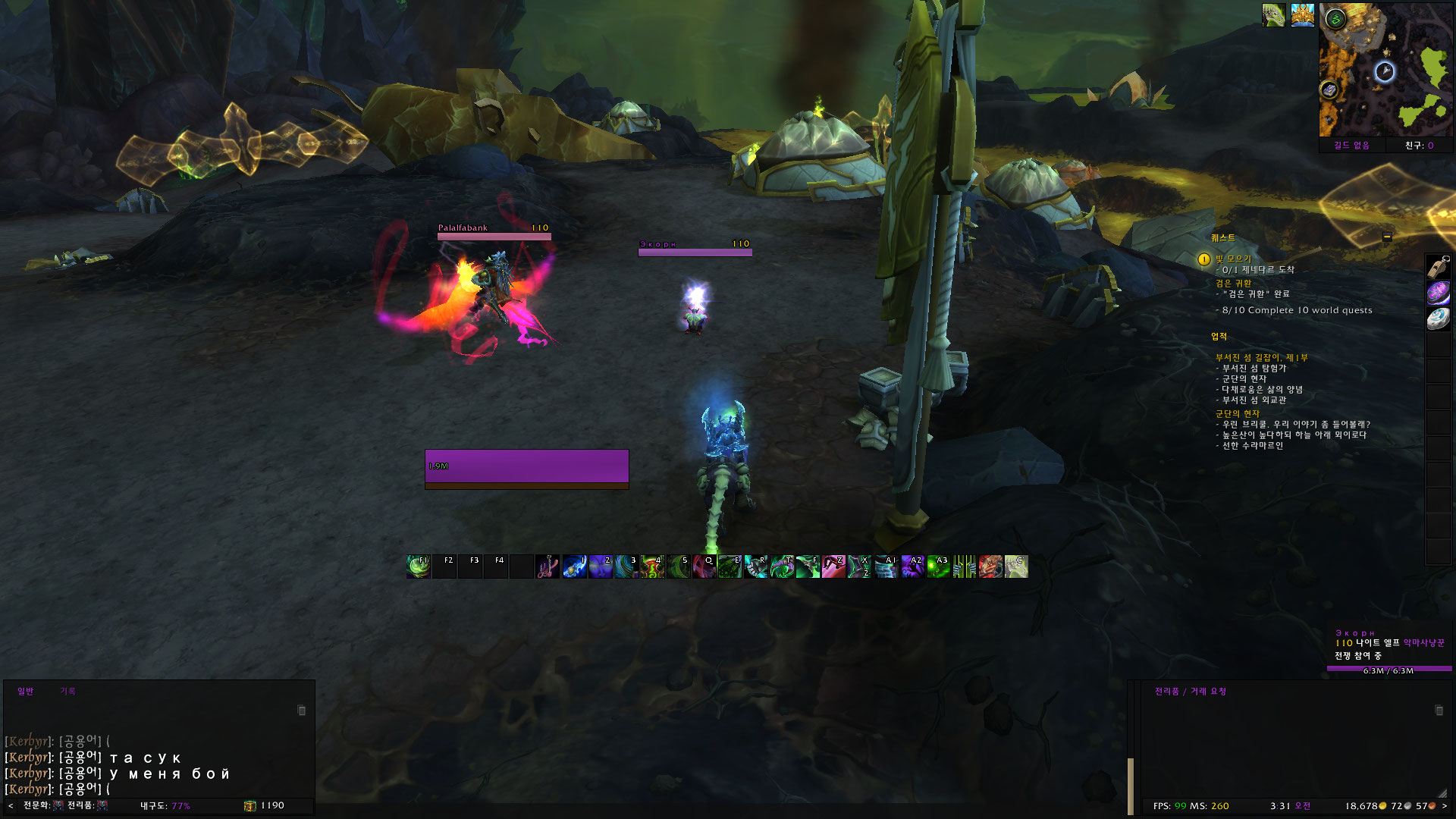Collapse the quest tracker with minus button
Image resolution: width=1456 pixels, height=819 pixels.
1387,237
